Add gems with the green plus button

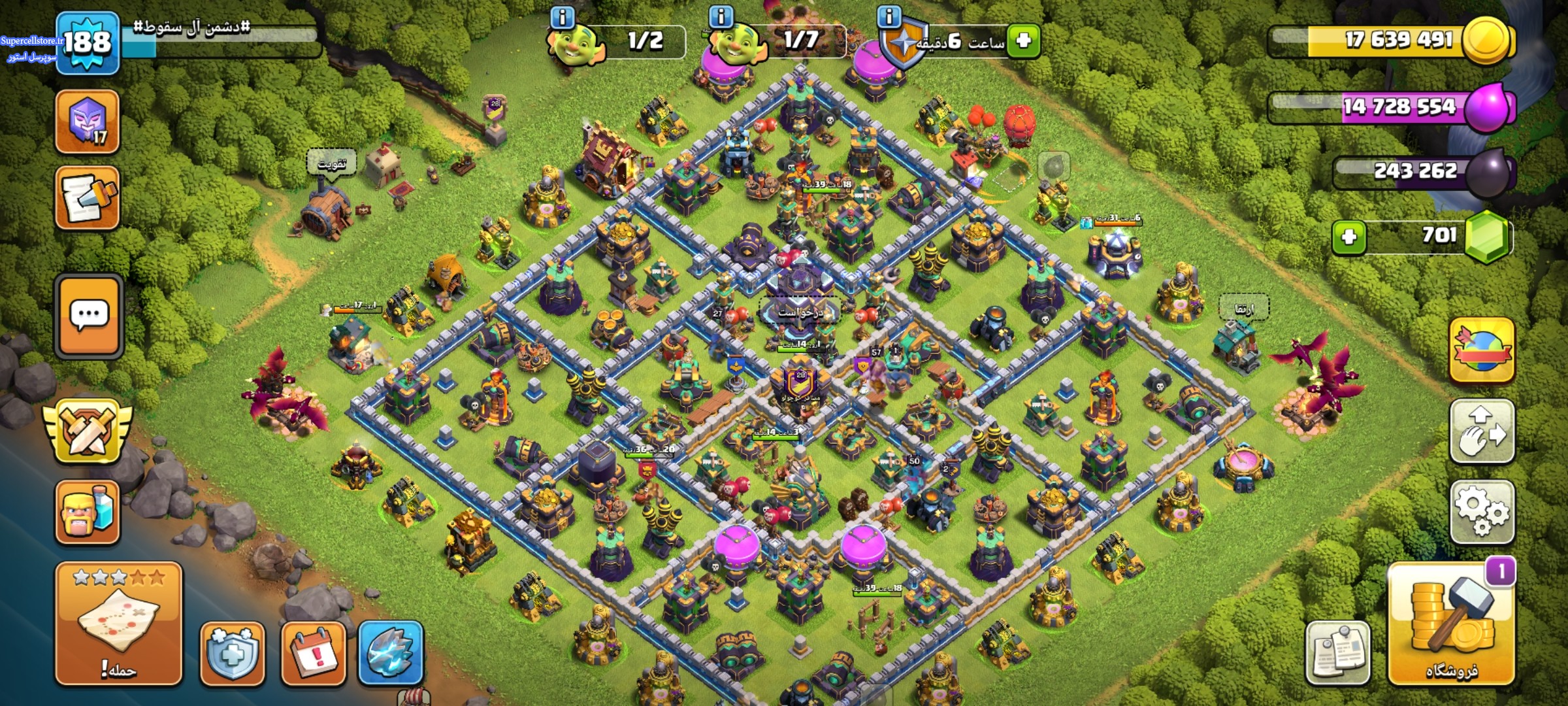click(1348, 236)
